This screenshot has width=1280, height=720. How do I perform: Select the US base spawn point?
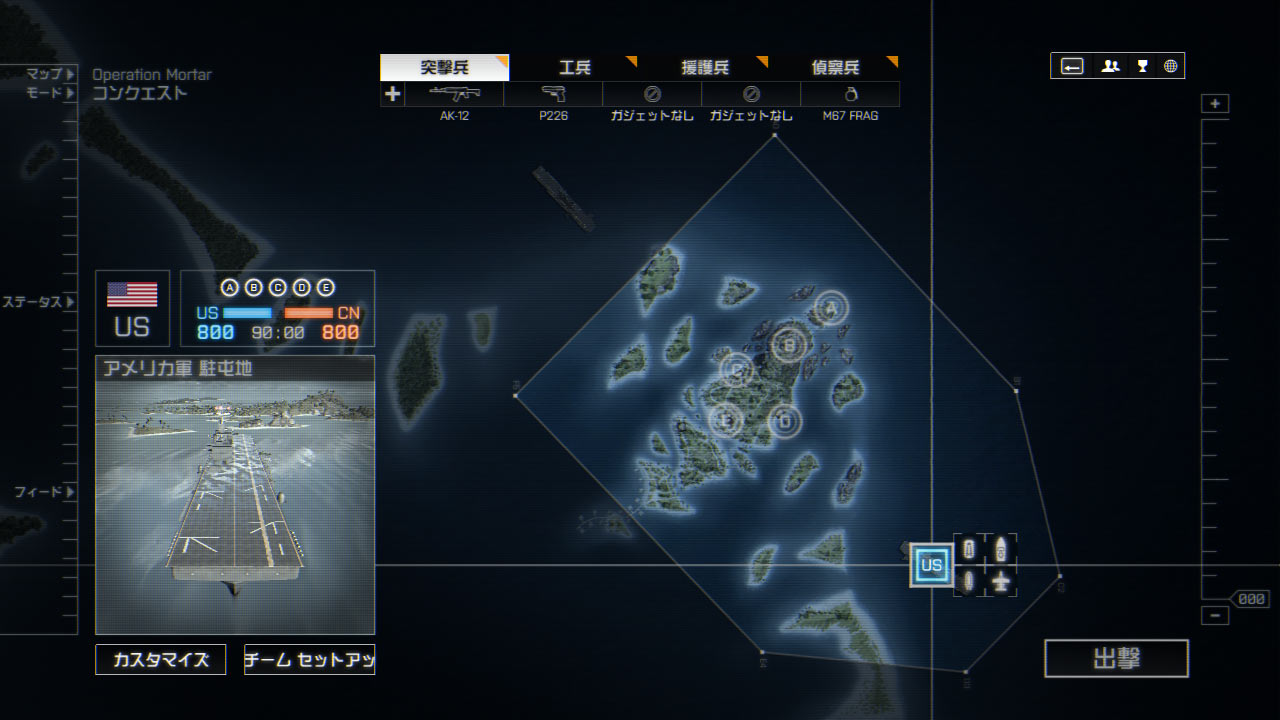tap(931, 566)
